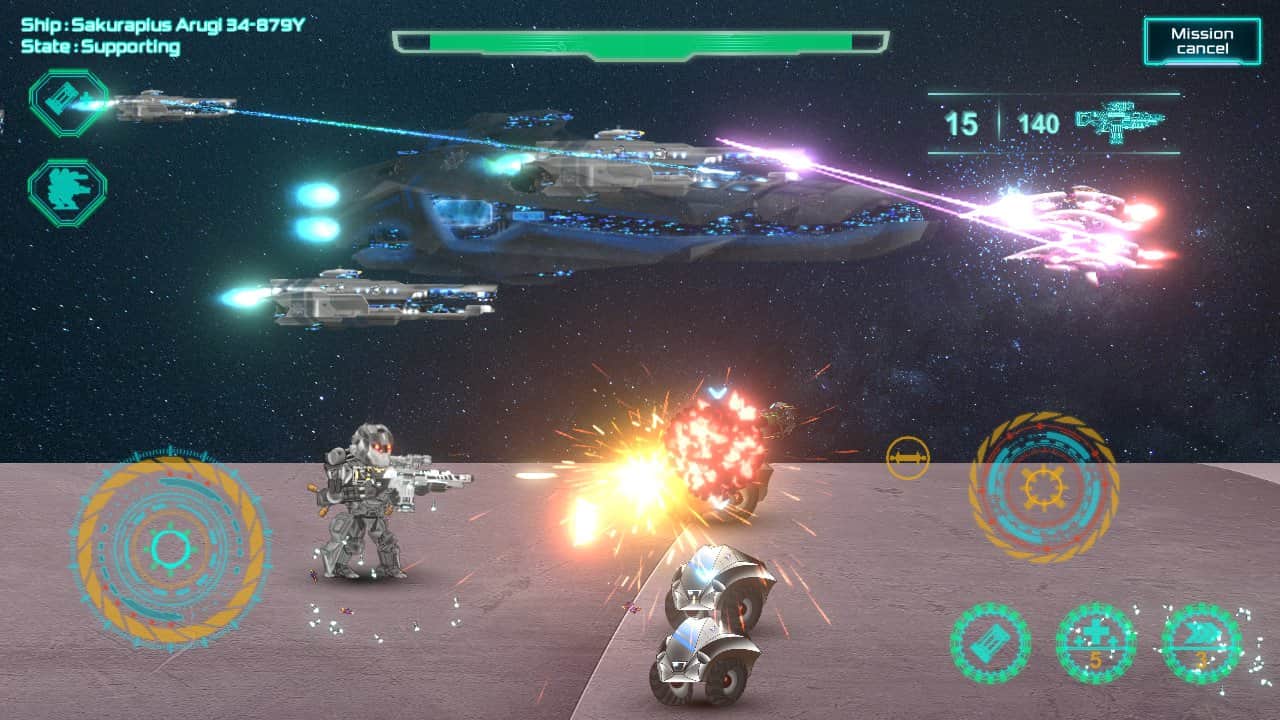Tap the small orange dumbbell-shaped button

(x=907, y=458)
